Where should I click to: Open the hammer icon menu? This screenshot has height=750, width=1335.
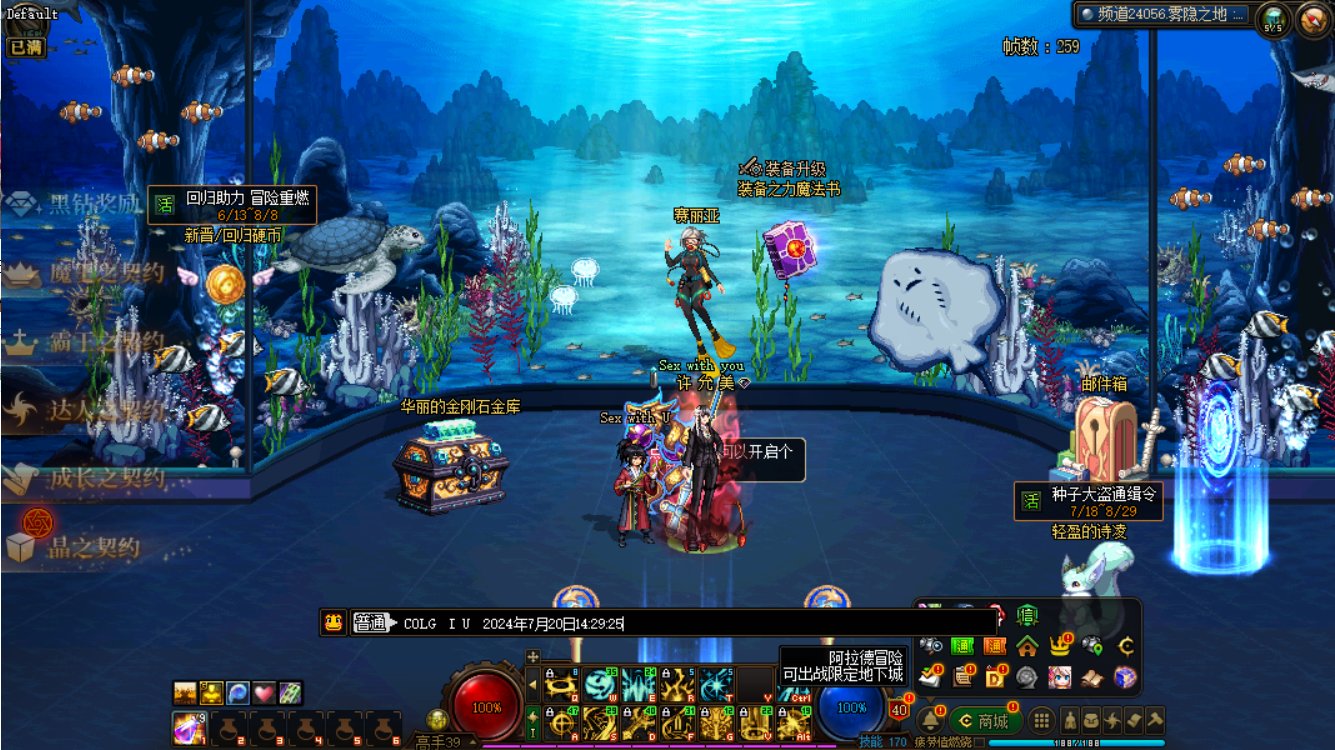coord(1155,720)
